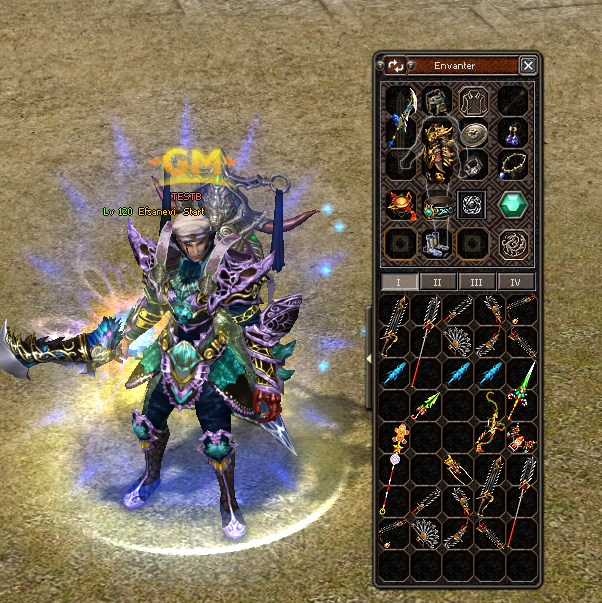The image size is (602, 603).
Task: Open inventory page III
Action: (x=478, y=282)
